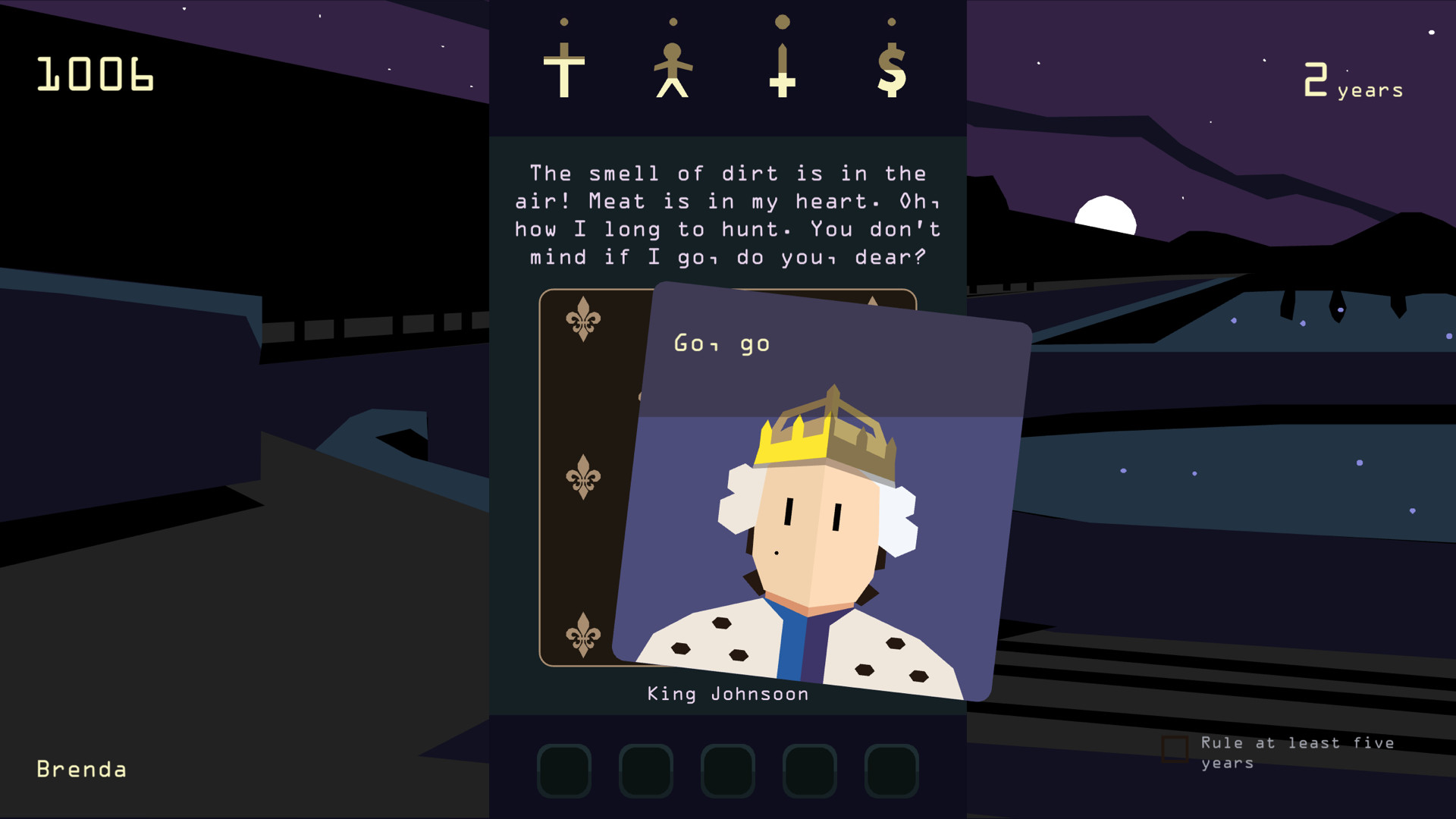Click the first empty card slot
The height and width of the screenshot is (819, 1456).
tap(564, 770)
